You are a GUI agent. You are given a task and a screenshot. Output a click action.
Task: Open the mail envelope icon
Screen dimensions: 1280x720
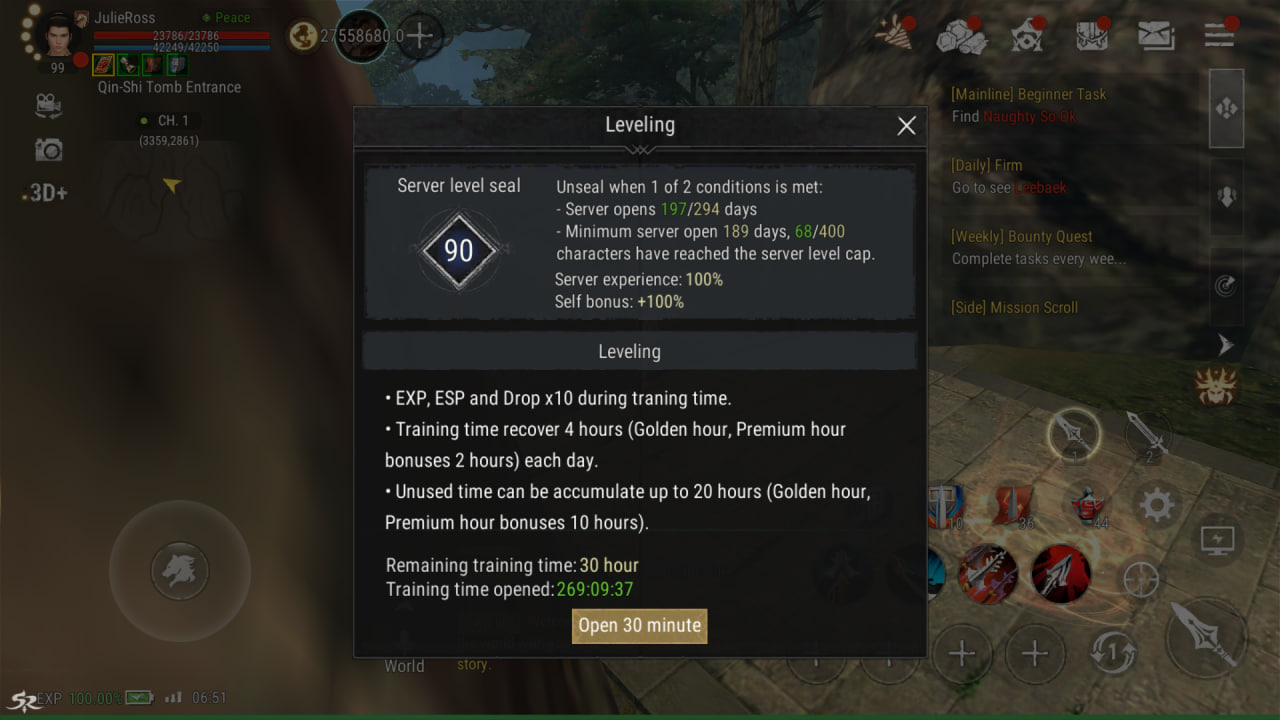tap(1156, 36)
